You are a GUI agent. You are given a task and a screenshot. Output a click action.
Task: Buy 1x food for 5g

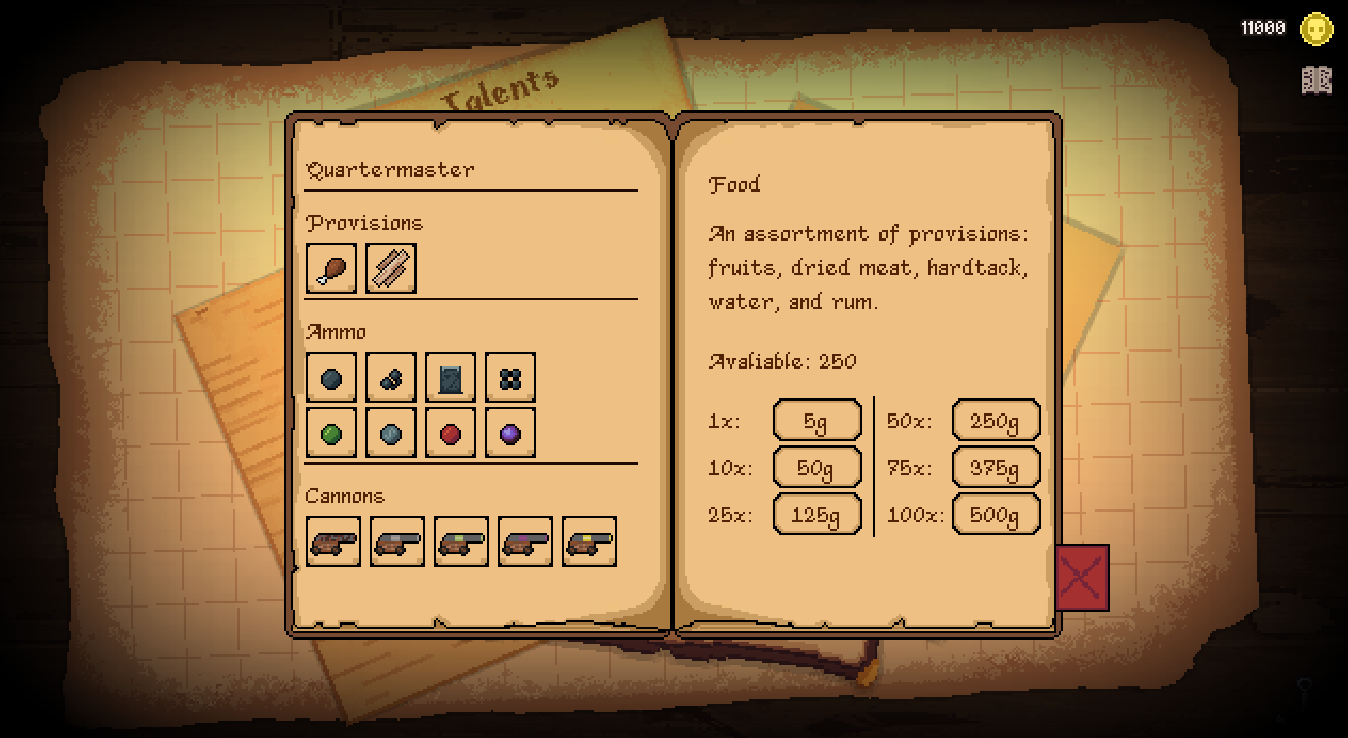(816, 421)
